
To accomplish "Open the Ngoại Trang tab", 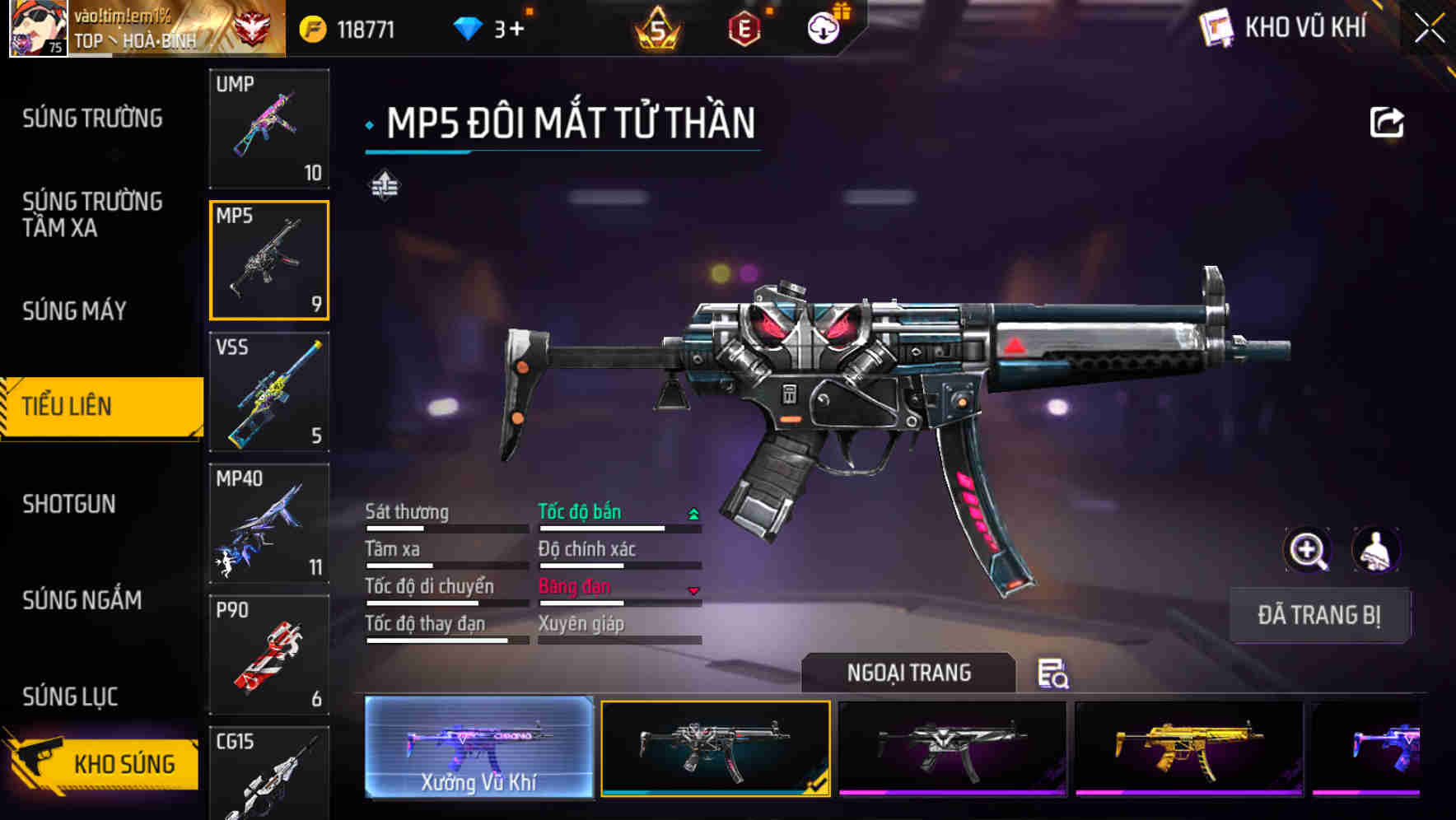I will tap(908, 673).
